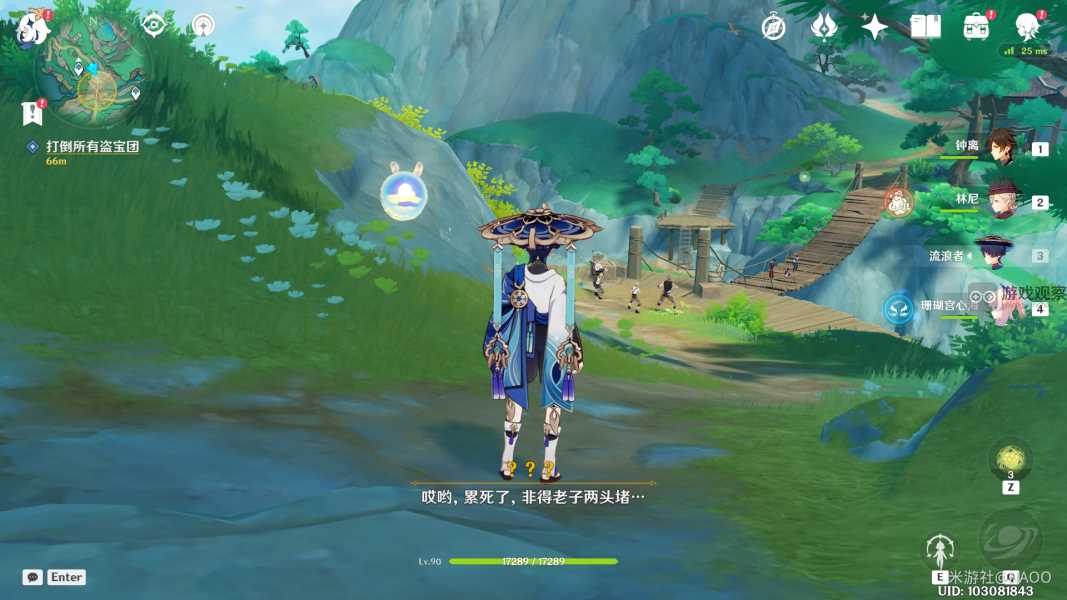
Task: Open the Paimon menu icon
Action: 31,28
